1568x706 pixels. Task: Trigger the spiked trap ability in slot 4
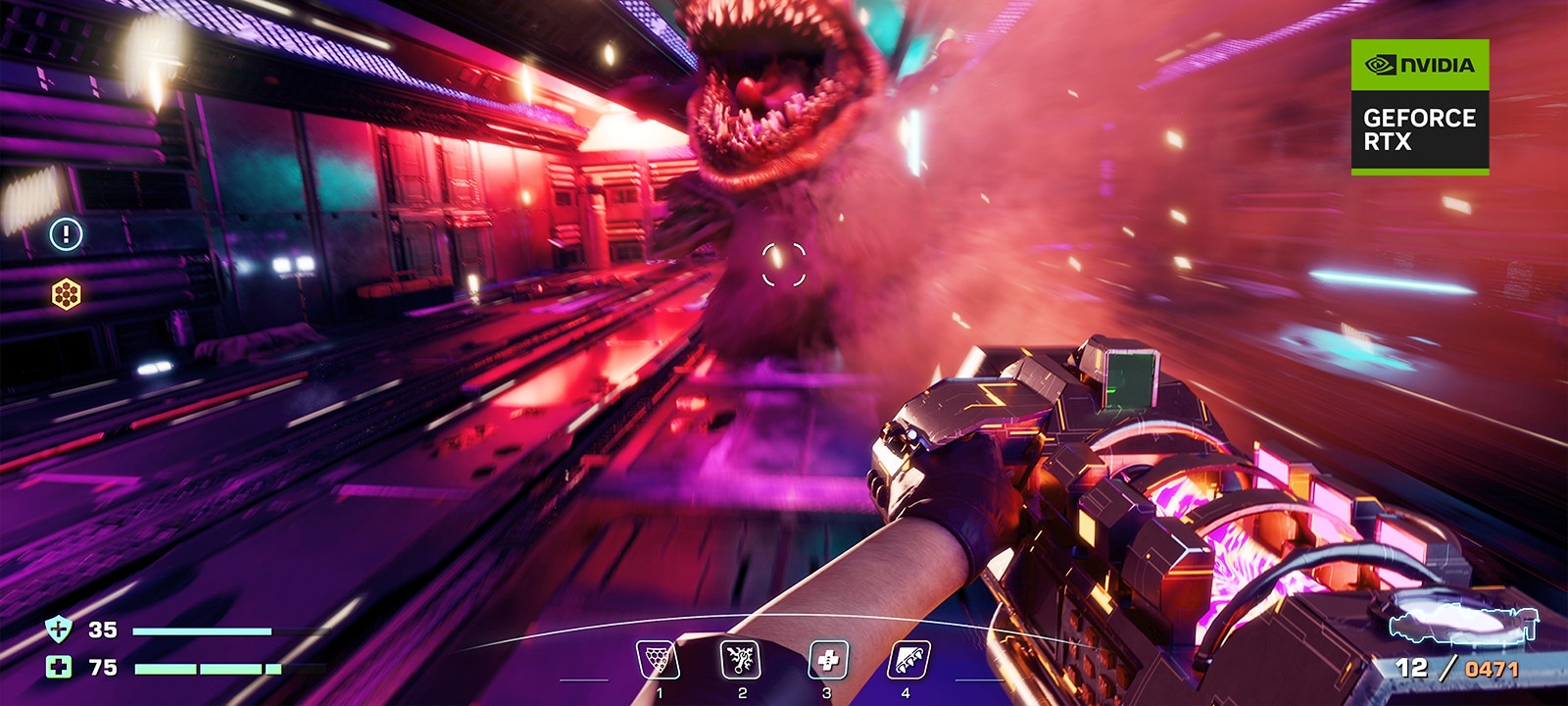[x=907, y=660]
